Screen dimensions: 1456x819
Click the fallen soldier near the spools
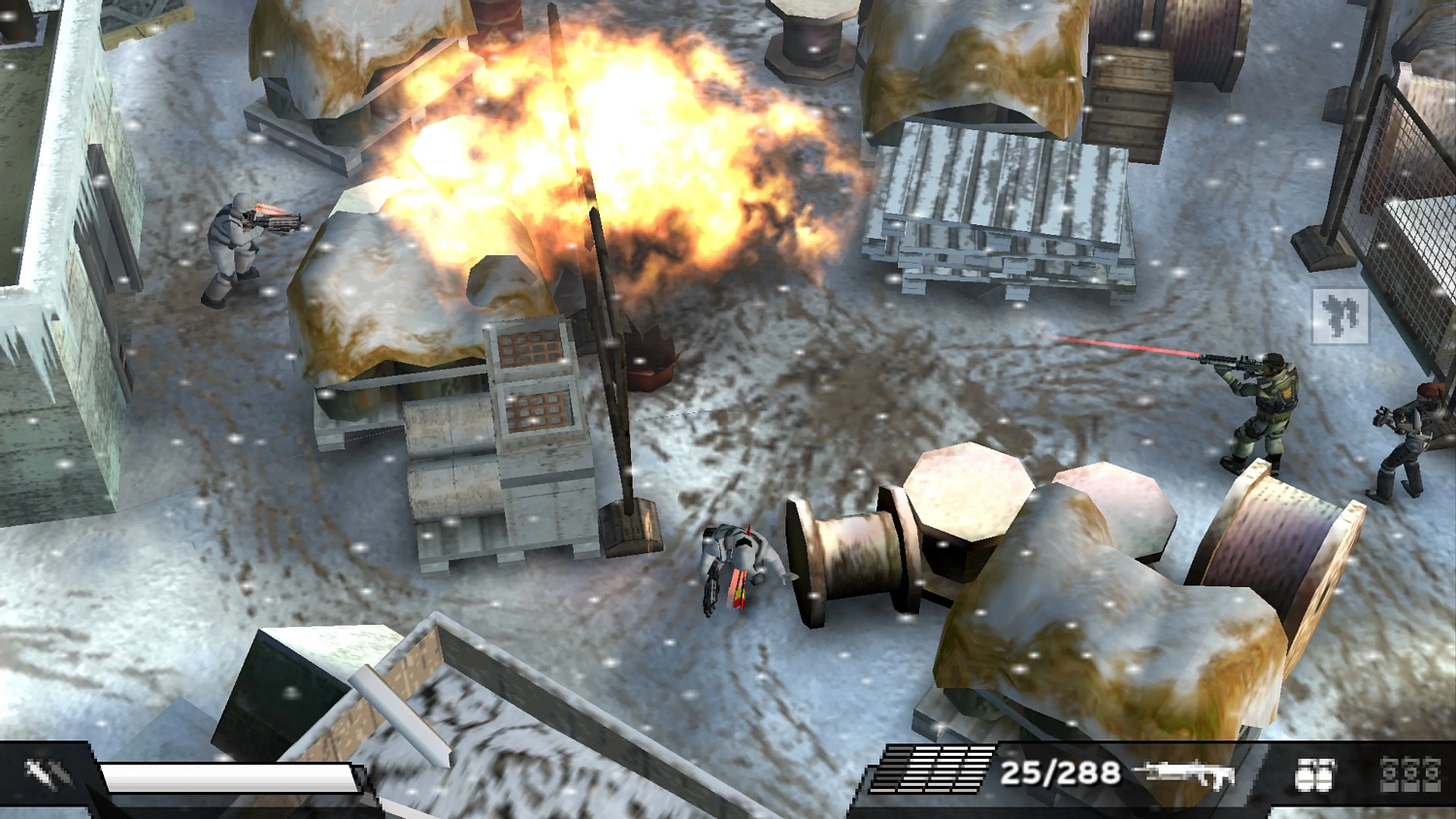738,563
